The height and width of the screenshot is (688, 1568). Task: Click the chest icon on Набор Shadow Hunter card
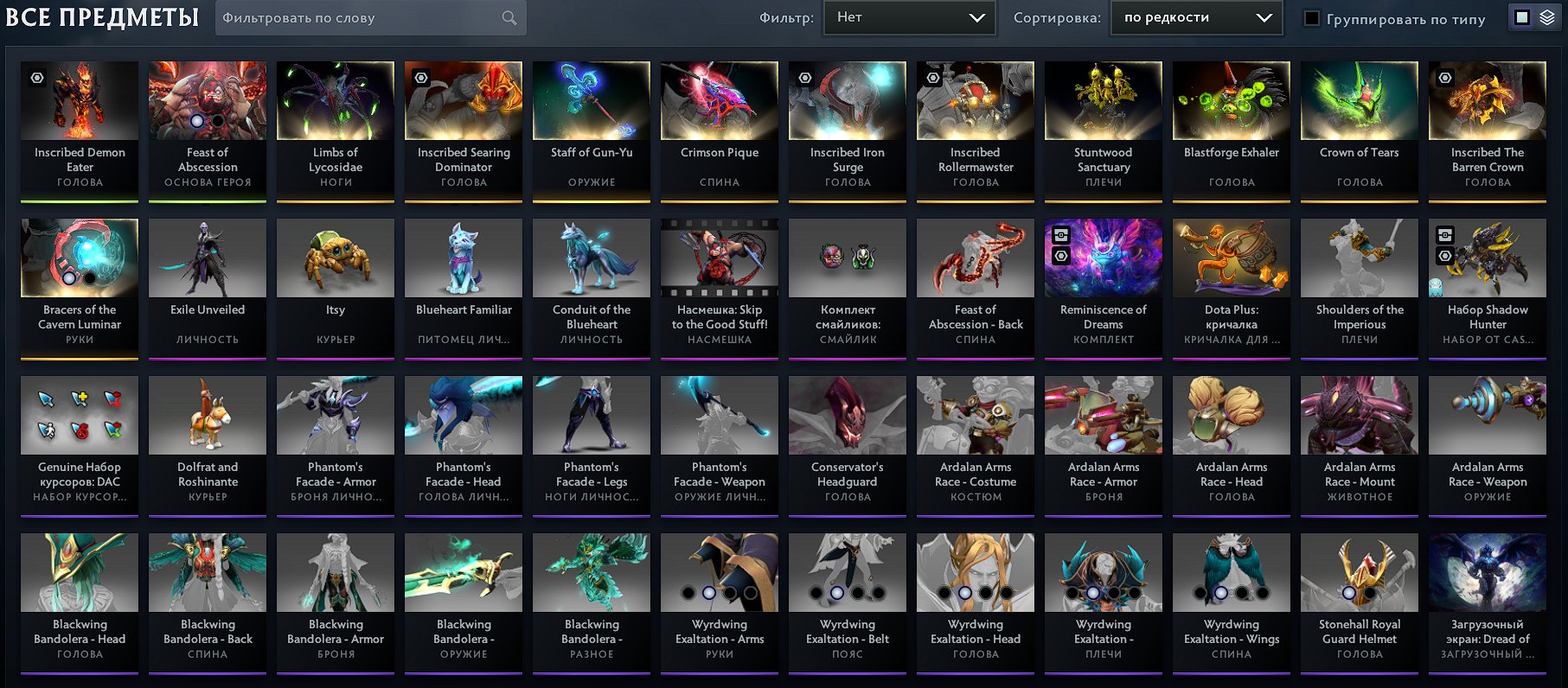click(x=1445, y=235)
